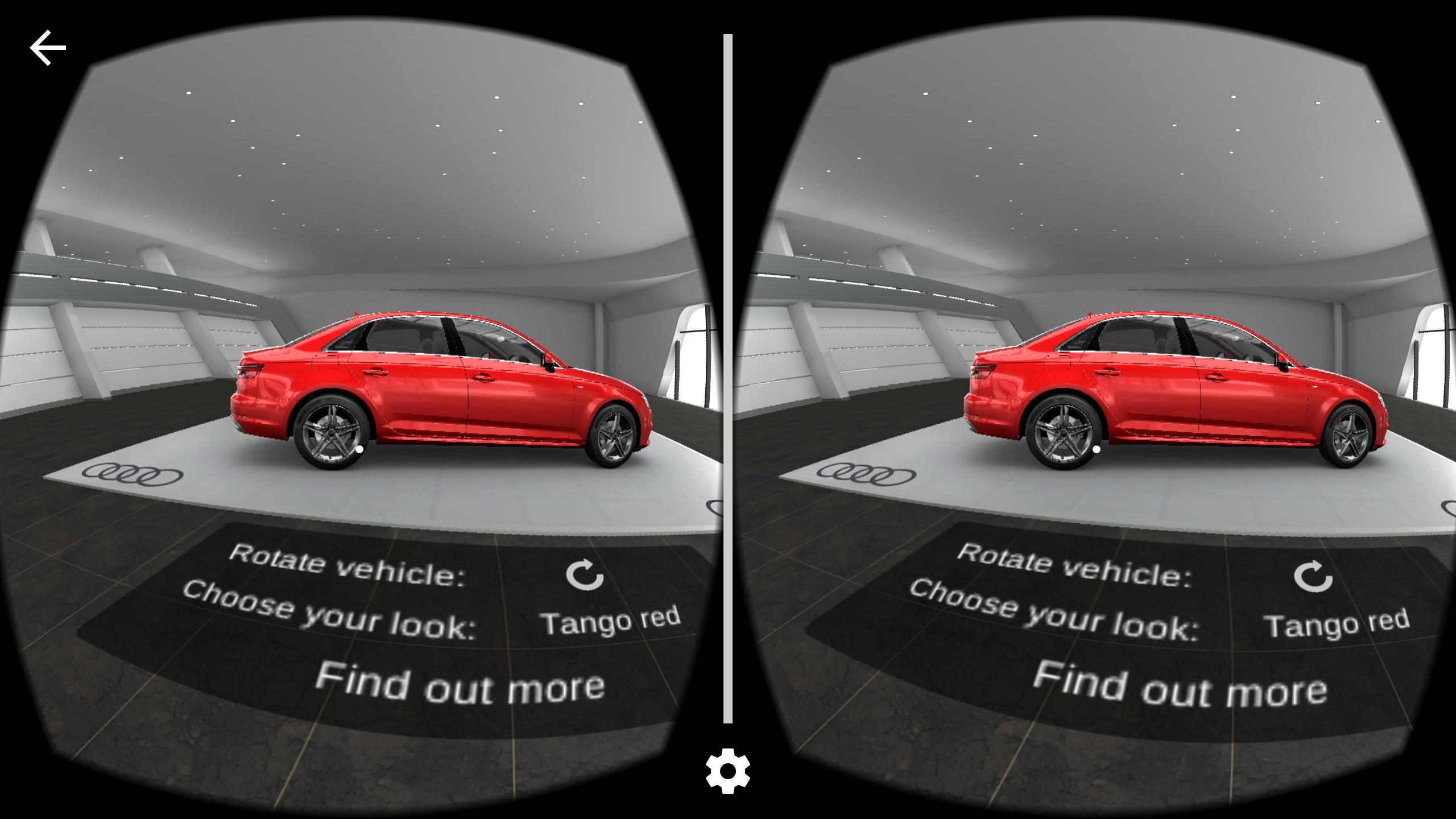Open VR settings with the gear icon

pos(727,772)
